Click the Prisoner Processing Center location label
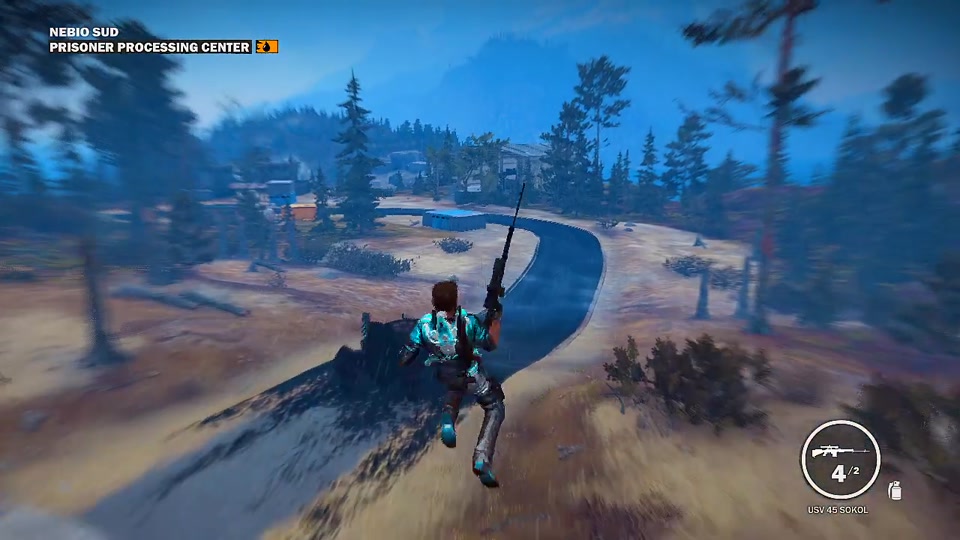Image resolution: width=960 pixels, height=540 pixels. pos(150,47)
